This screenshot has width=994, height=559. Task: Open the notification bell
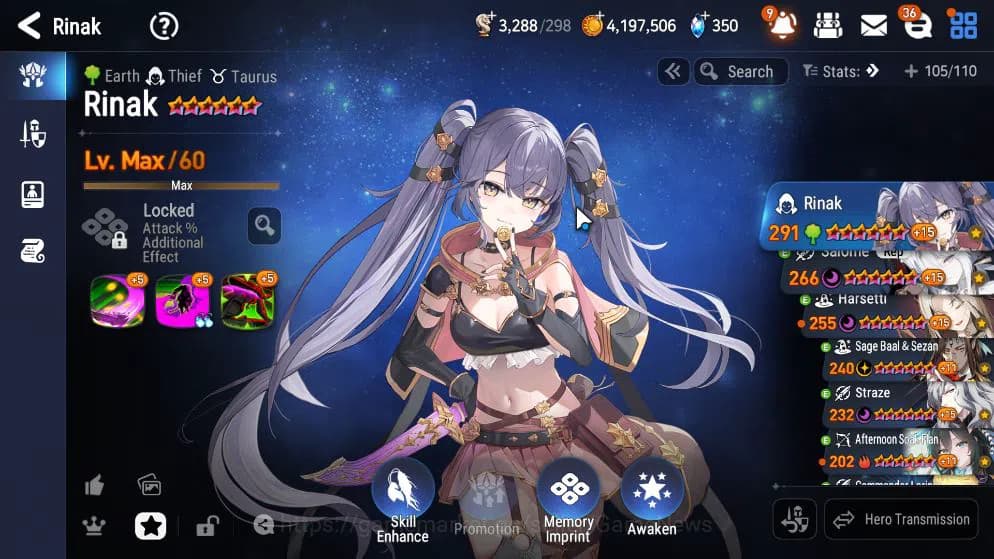[783, 25]
